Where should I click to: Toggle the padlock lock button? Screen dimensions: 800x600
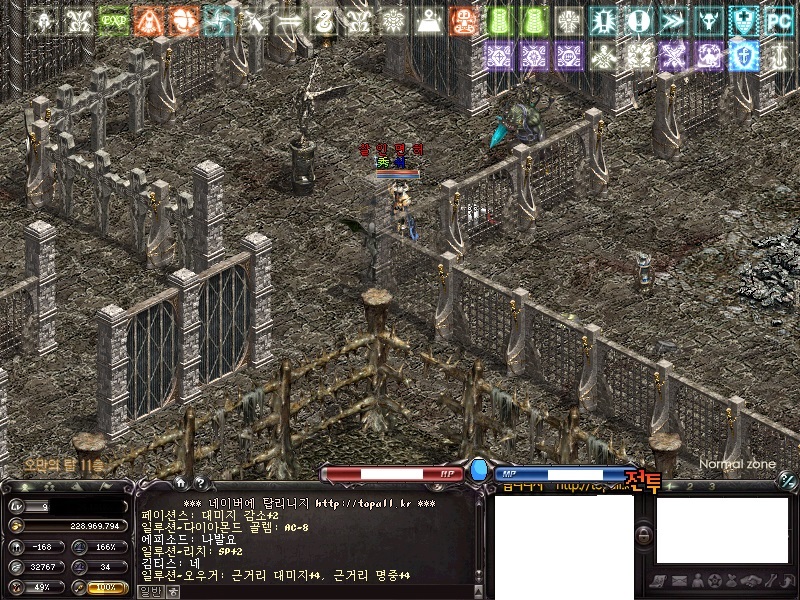point(645,535)
